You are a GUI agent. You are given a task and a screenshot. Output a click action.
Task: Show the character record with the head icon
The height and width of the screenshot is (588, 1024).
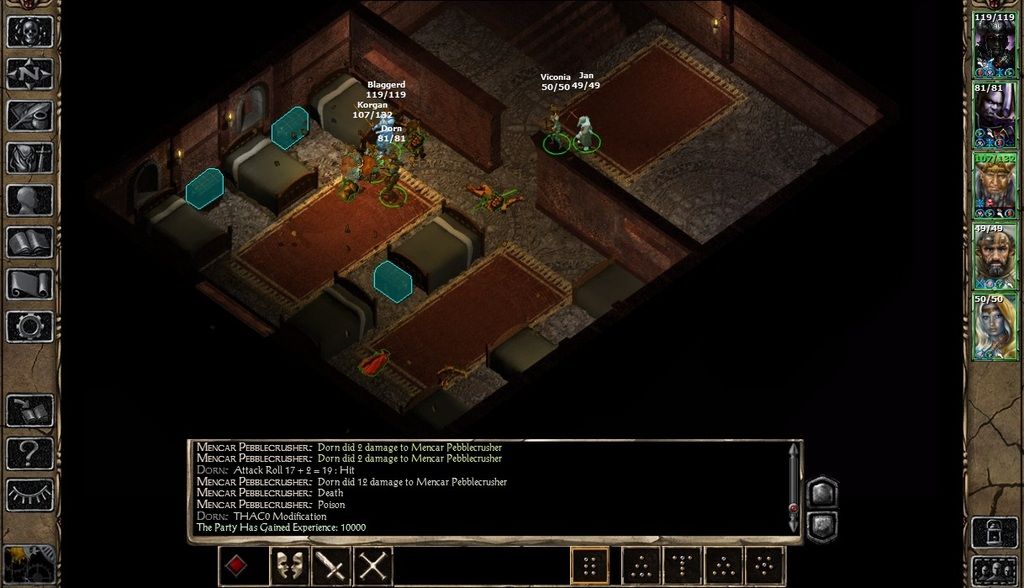point(30,199)
